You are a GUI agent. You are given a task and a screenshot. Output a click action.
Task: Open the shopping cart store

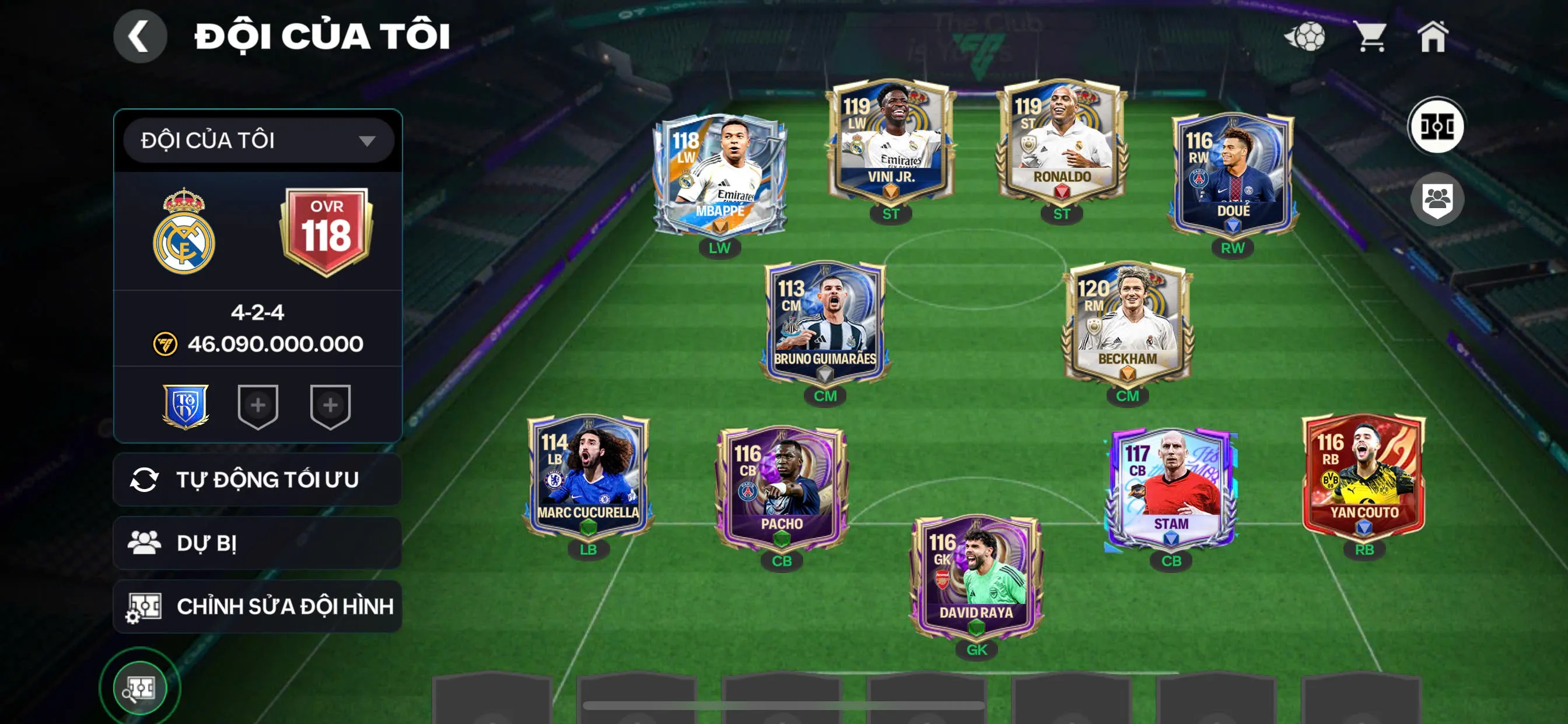pos(1370,37)
